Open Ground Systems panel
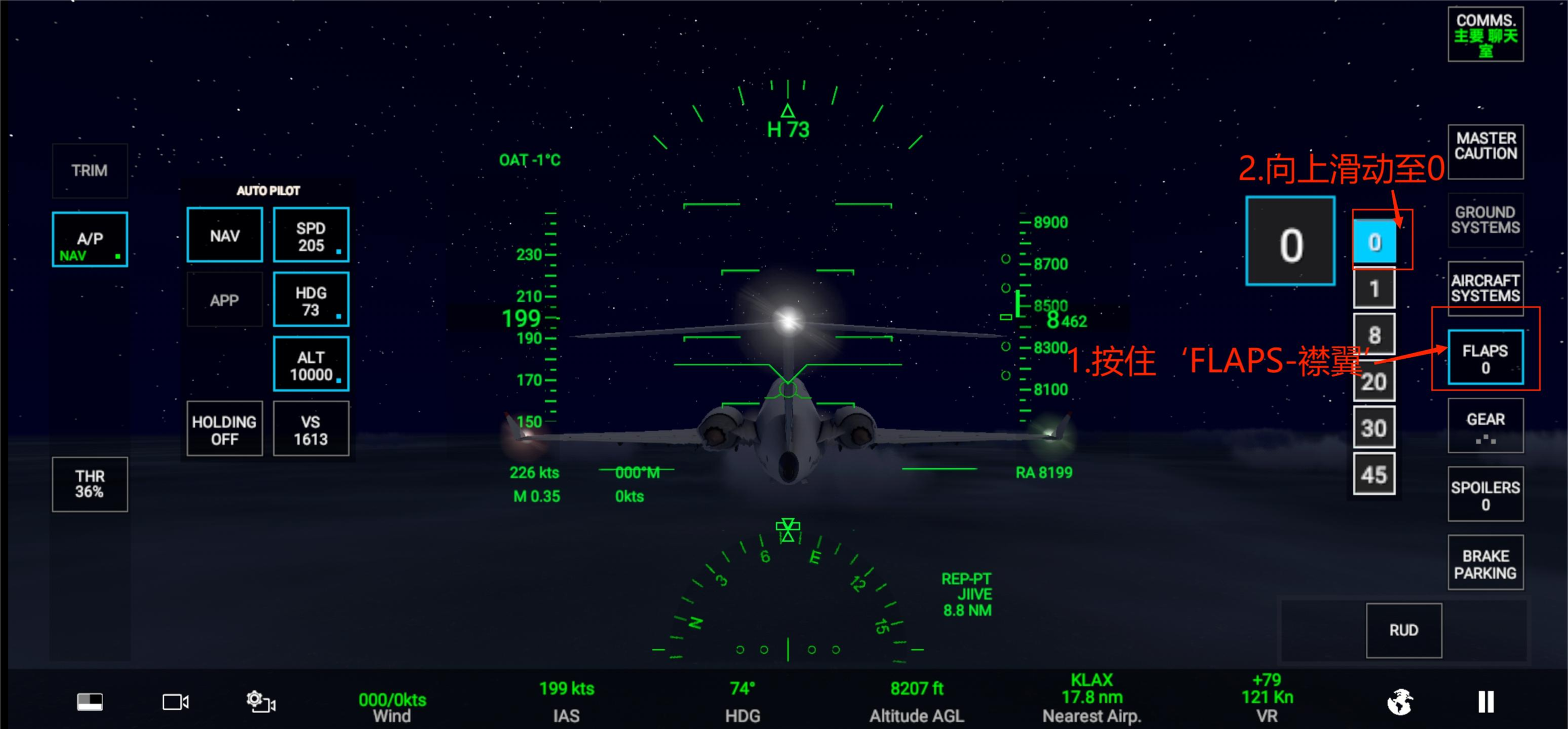The width and height of the screenshot is (1568, 729). (x=1485, y=220)
